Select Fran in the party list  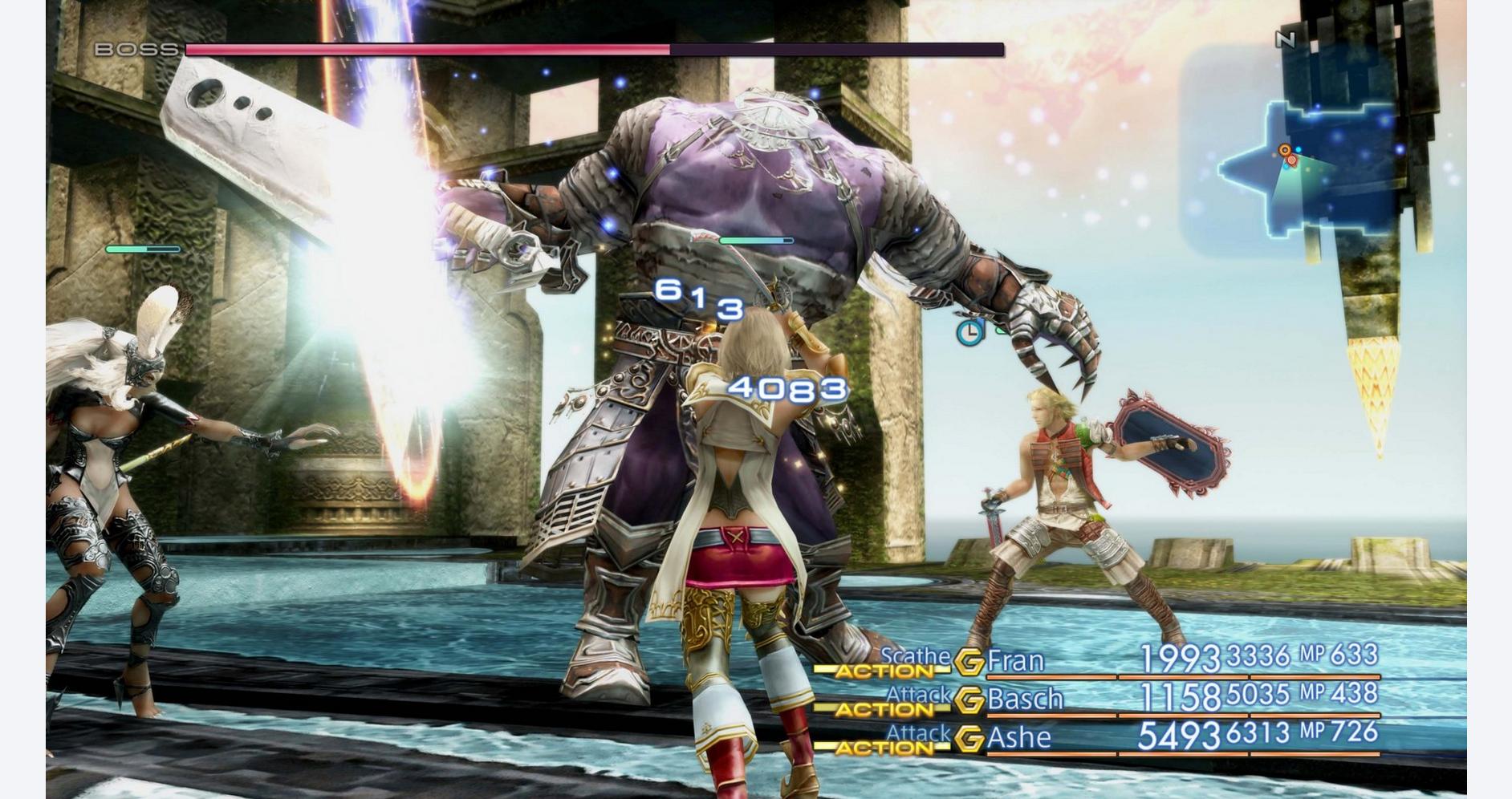1015,660
